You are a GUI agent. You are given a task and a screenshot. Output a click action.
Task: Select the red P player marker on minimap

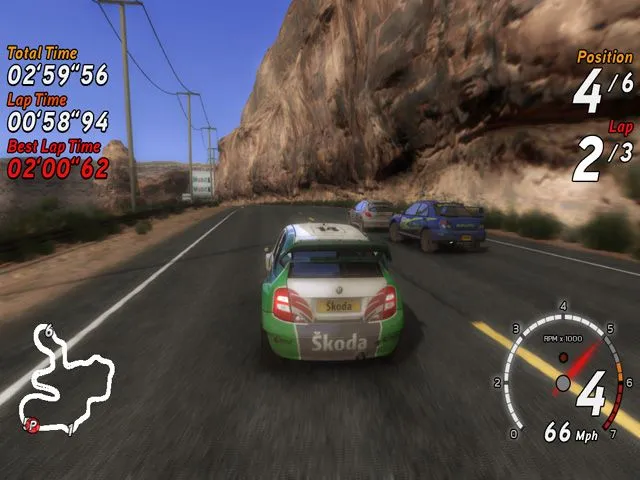(32, 425)
